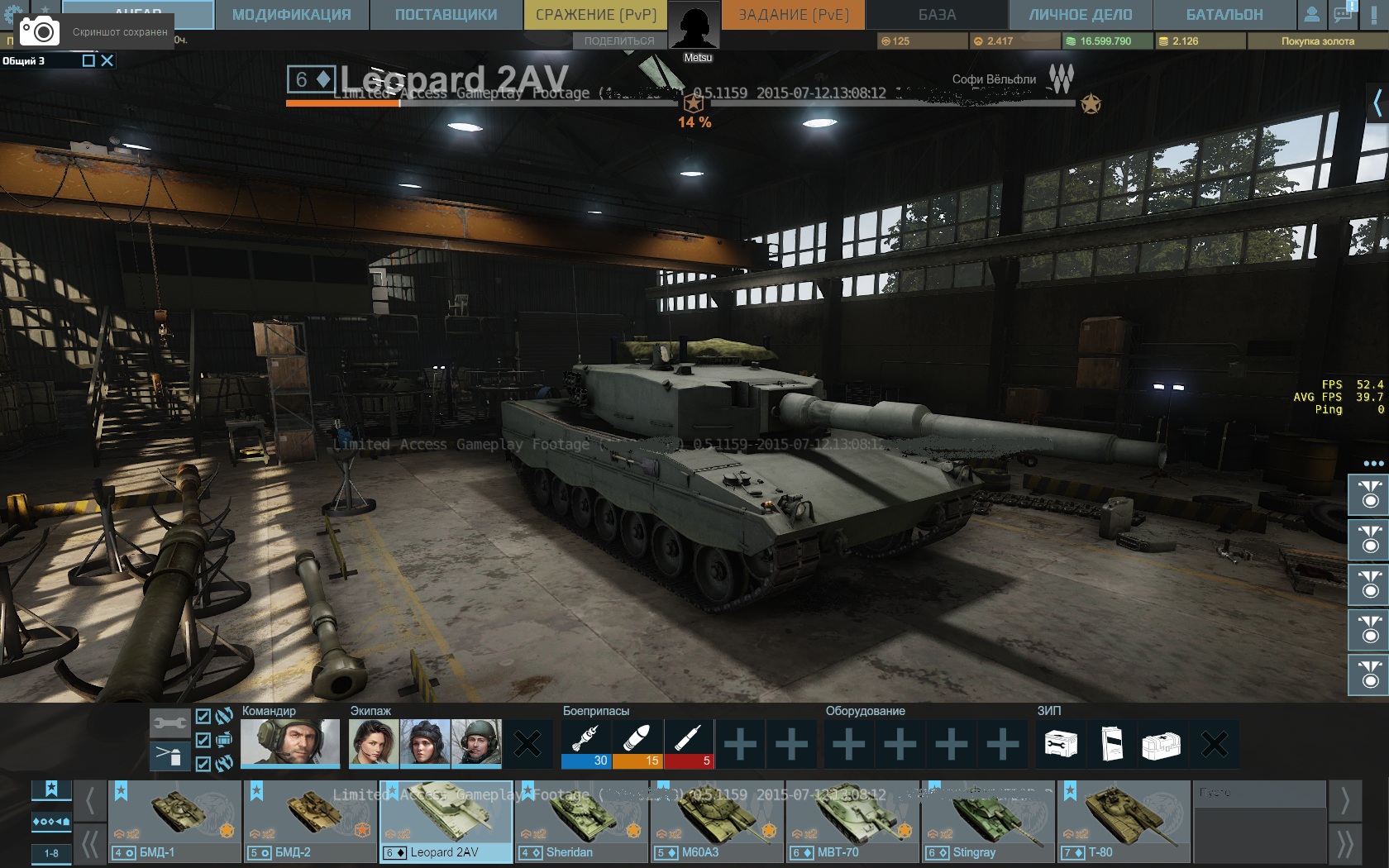
Task: Open the repair wrench button
Action: (169, 723)
